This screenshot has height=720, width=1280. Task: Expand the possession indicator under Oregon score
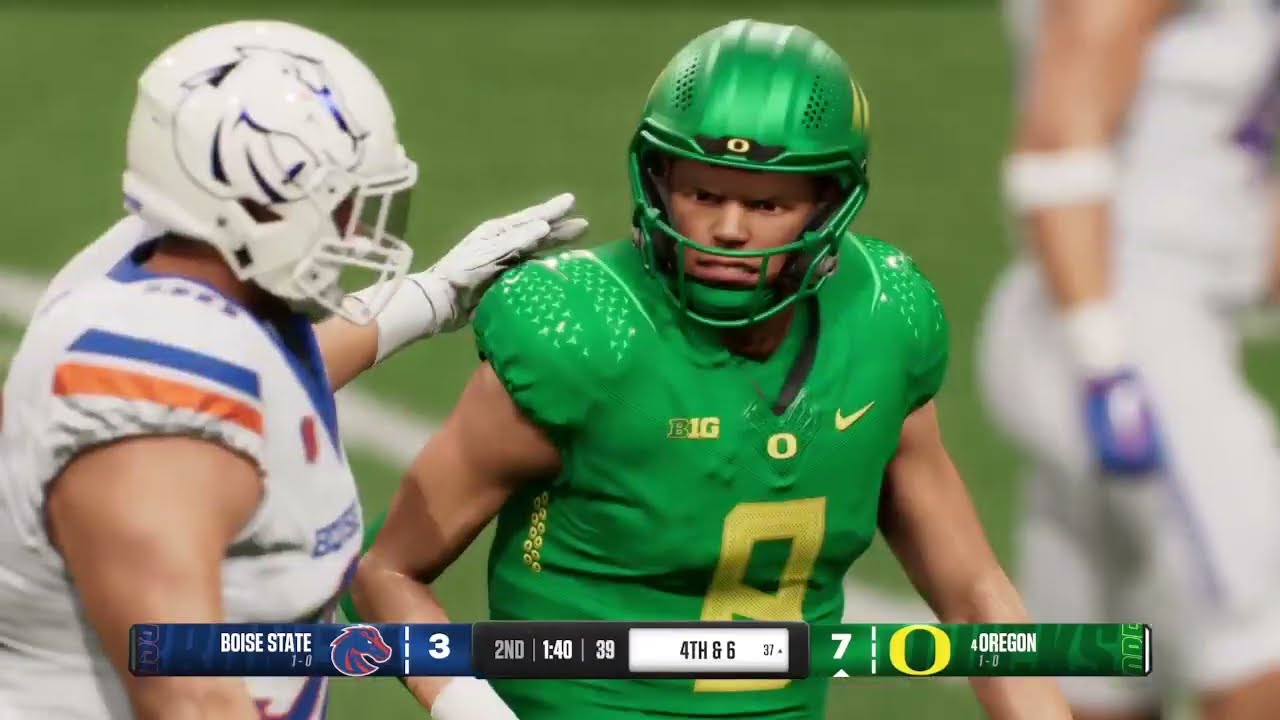pos(841,672)
